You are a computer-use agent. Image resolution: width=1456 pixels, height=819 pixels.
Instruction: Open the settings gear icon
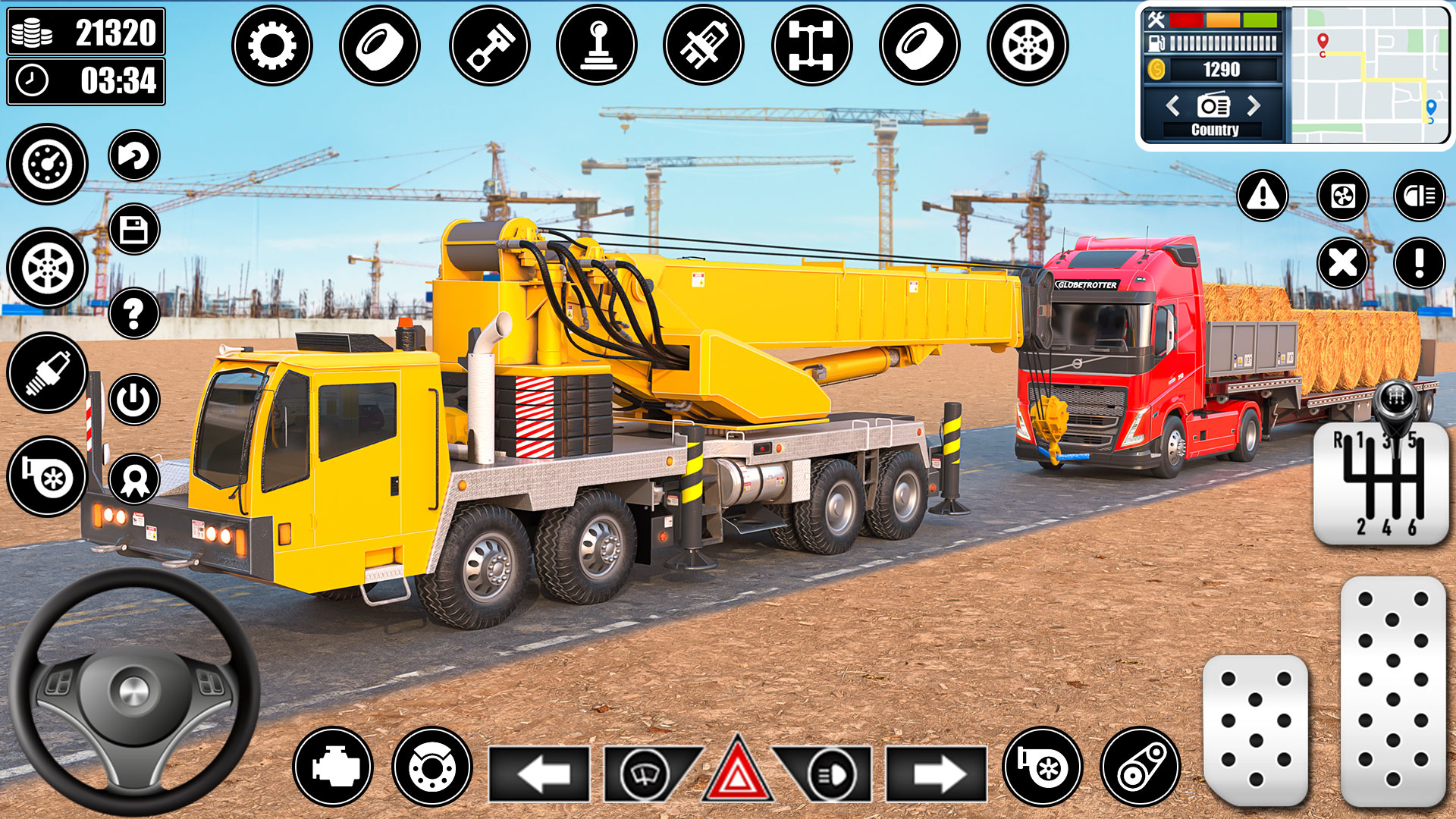click(x=273, y=44)
